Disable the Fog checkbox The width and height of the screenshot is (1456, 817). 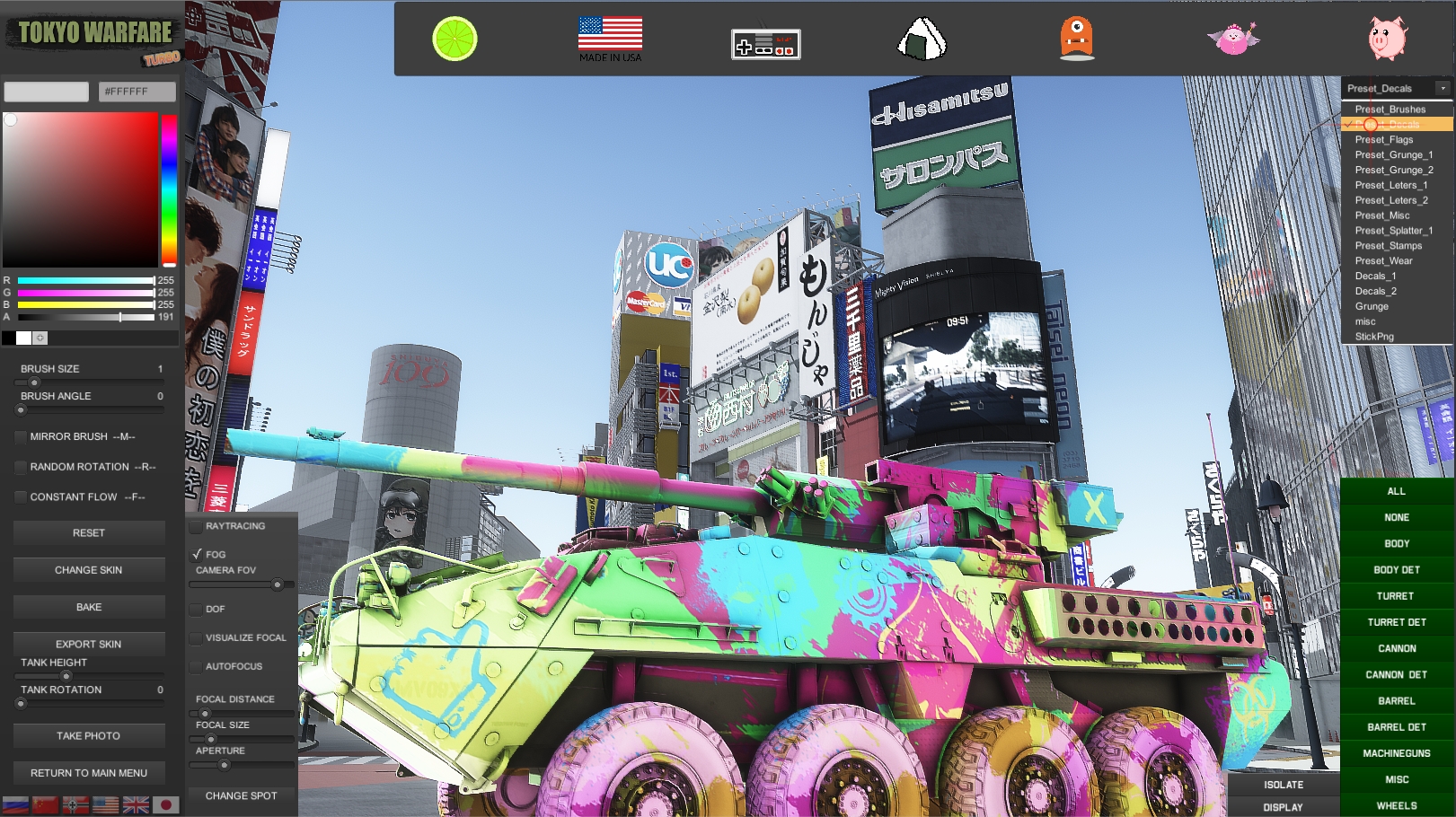click(198, 554)
